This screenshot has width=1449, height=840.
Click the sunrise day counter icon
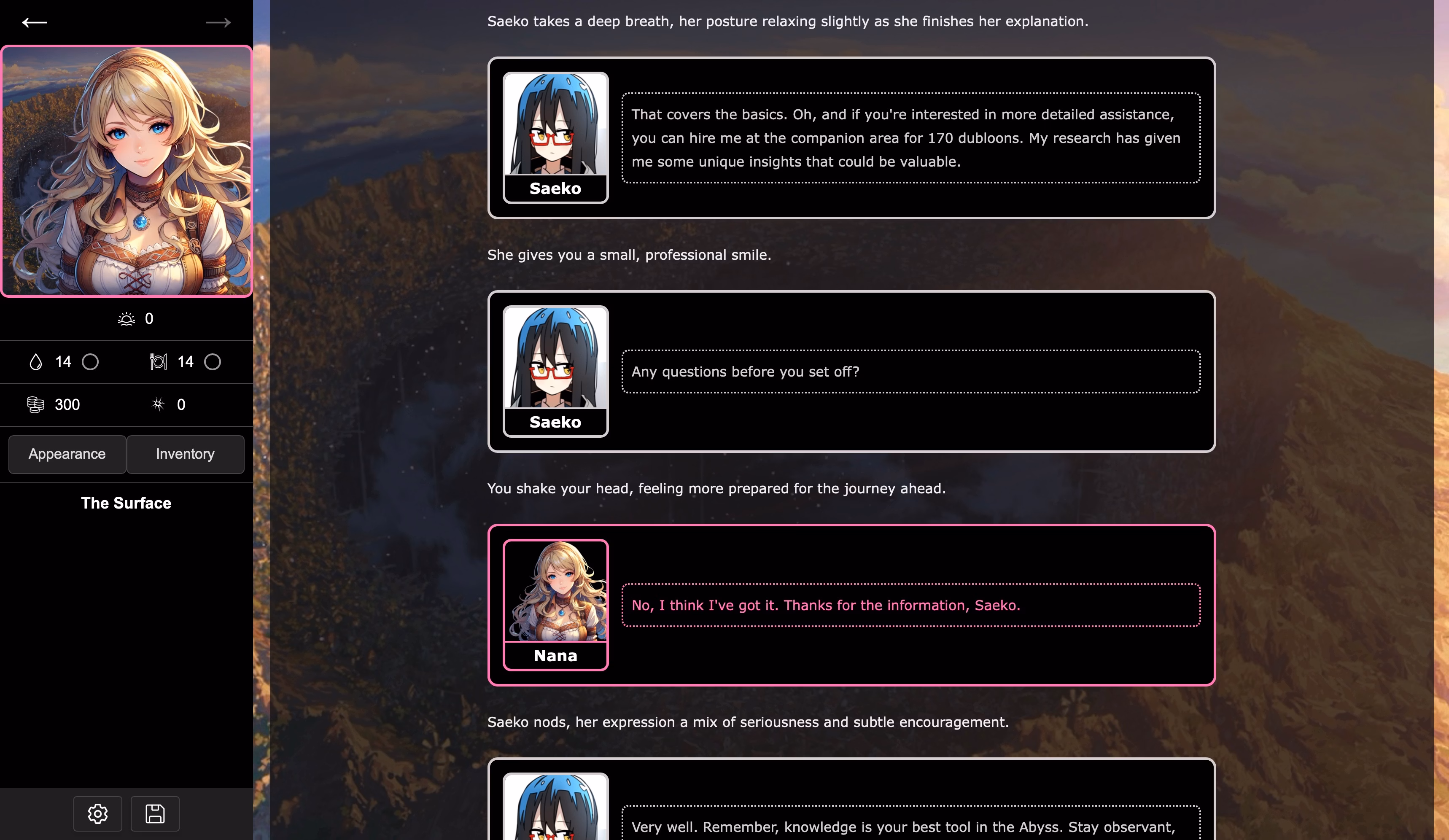126,318
